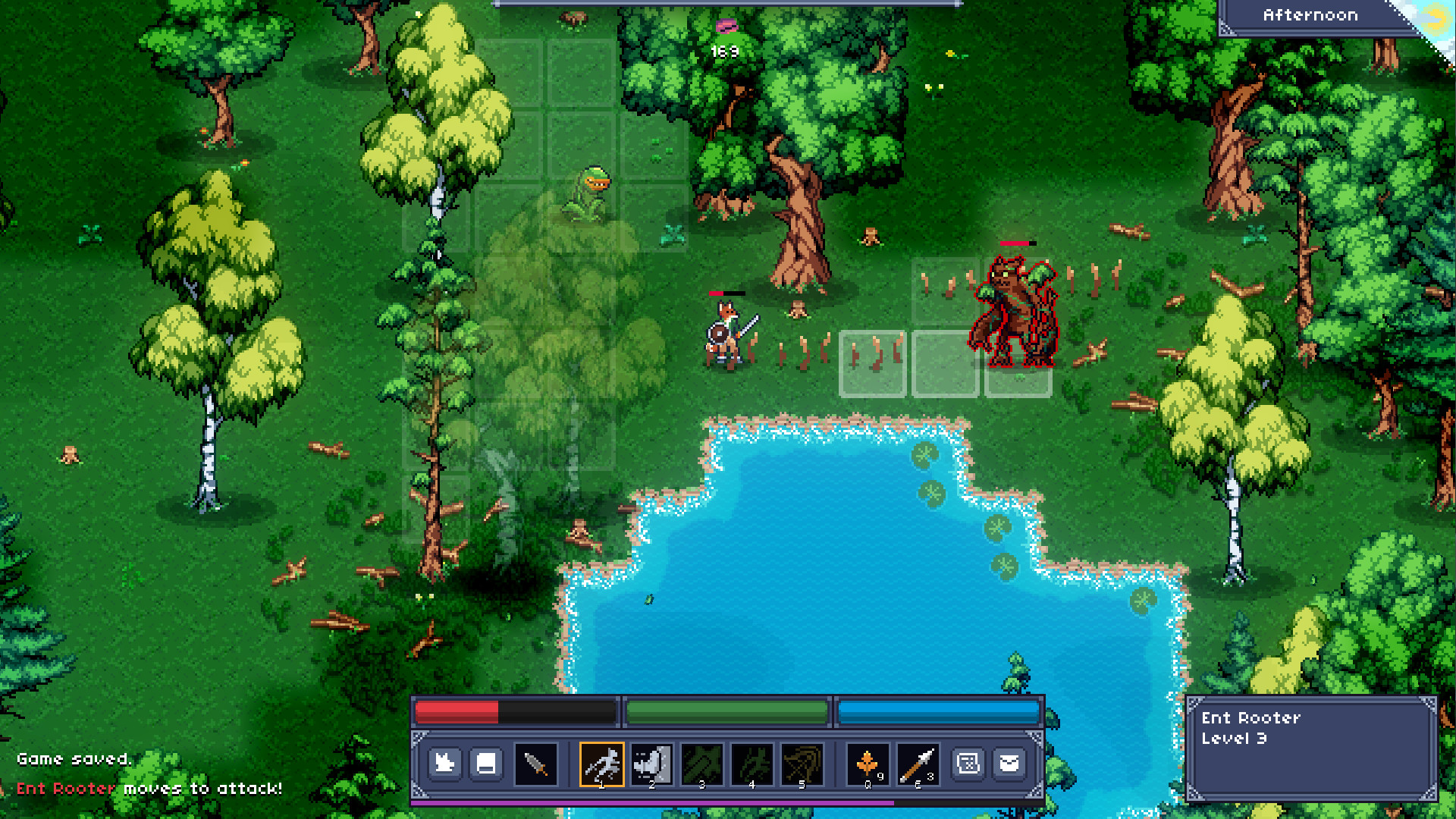Select the ability in slot 3

(700, 763)
